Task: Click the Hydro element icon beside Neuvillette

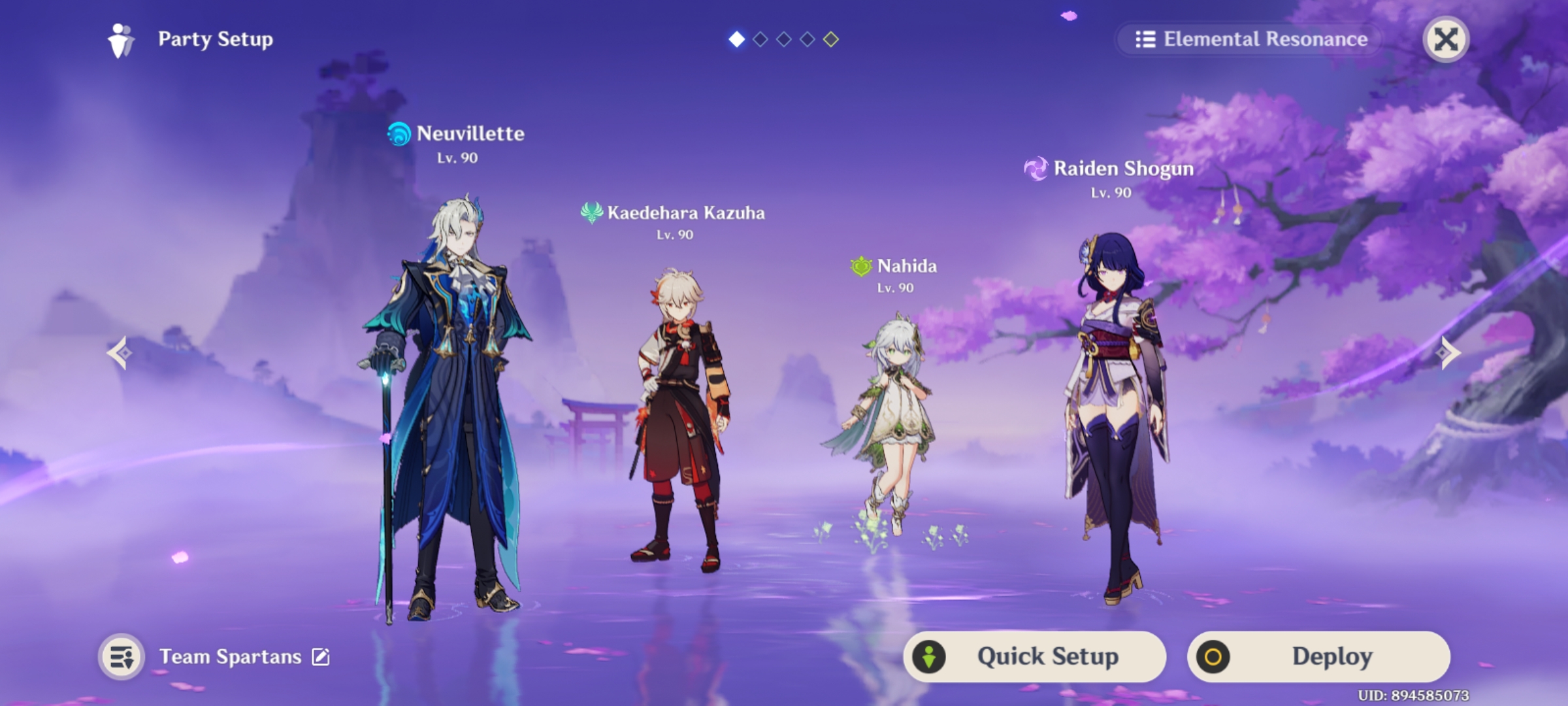Action: (400, 134)
